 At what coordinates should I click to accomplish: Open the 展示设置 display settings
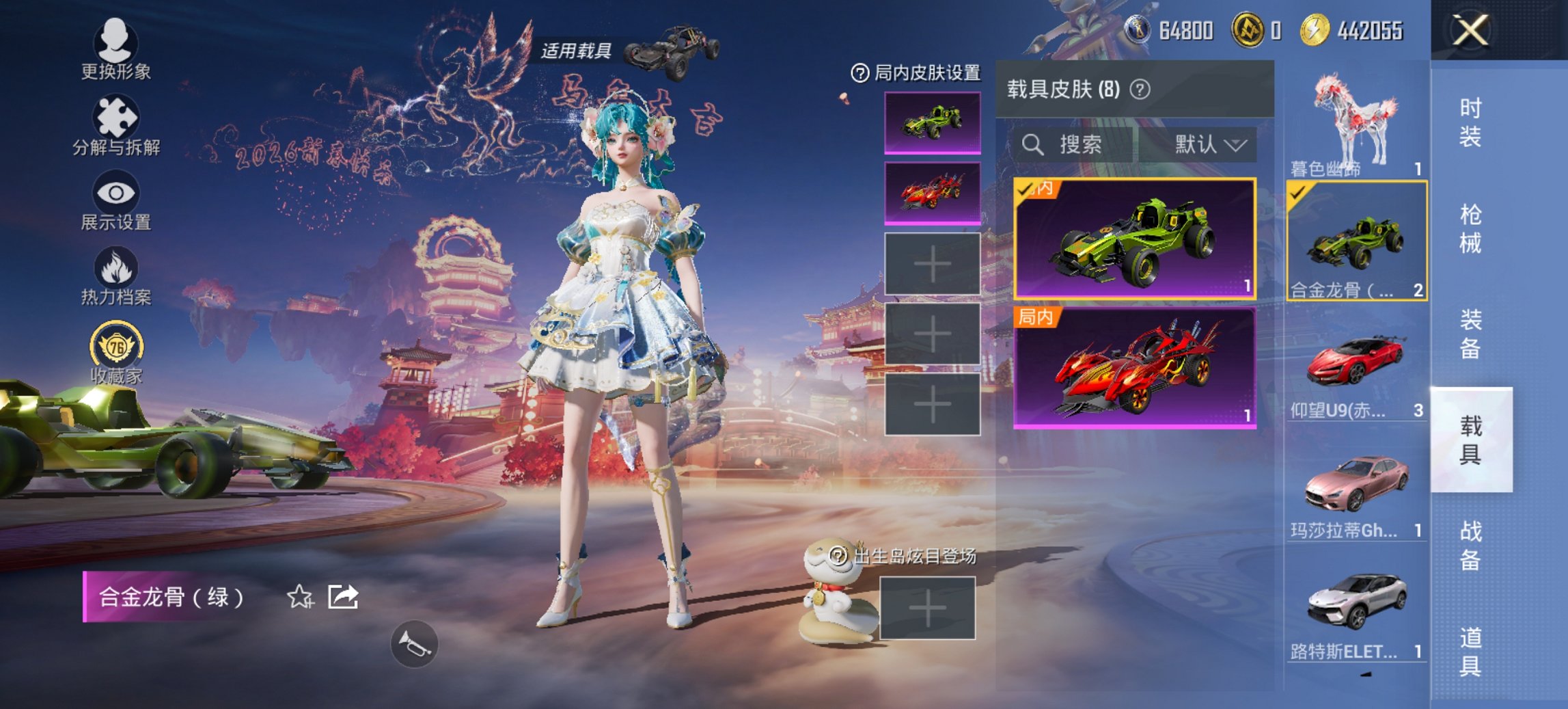[116, 202]
